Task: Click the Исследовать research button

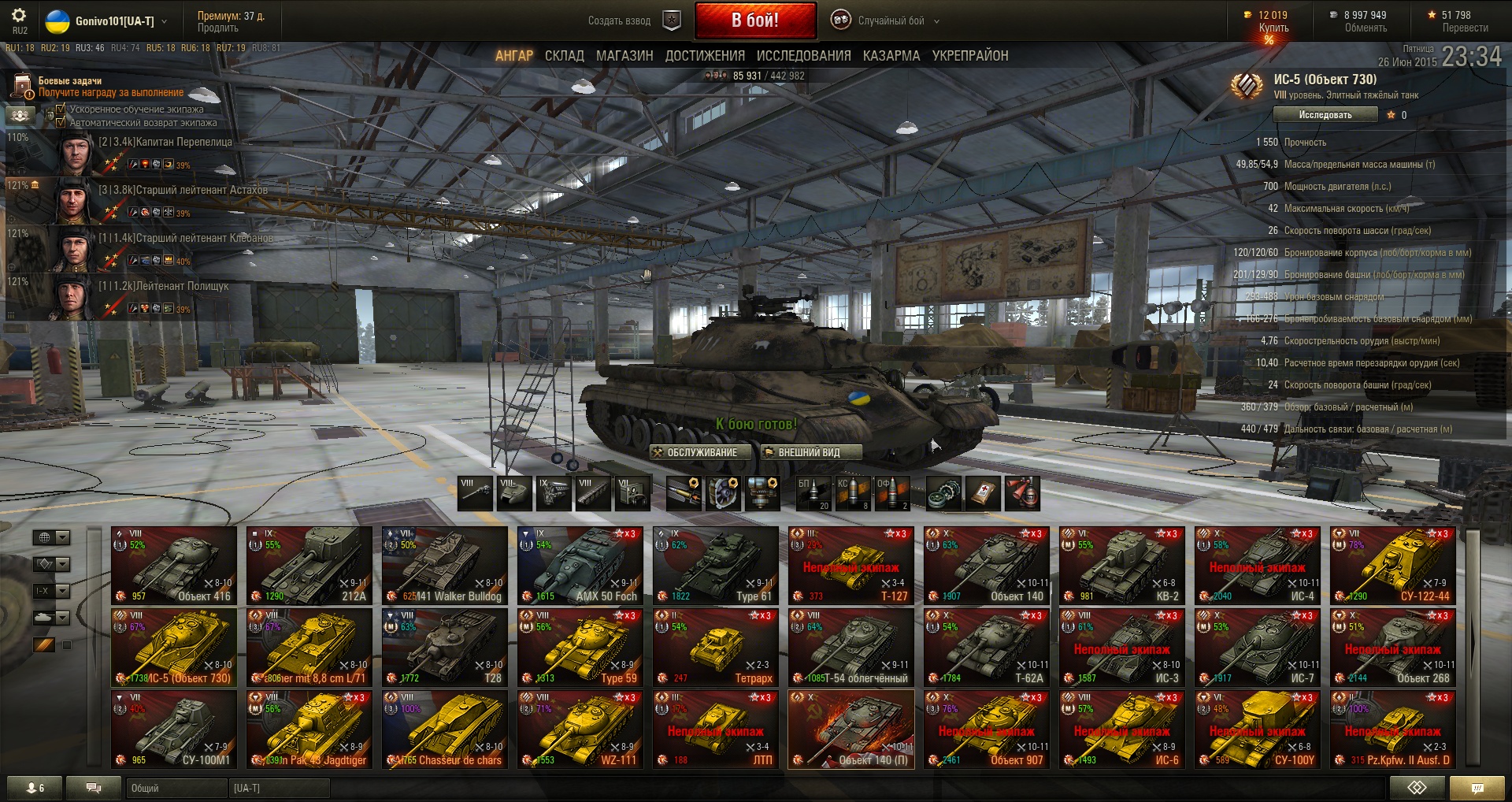Action: coord(1325,115)
